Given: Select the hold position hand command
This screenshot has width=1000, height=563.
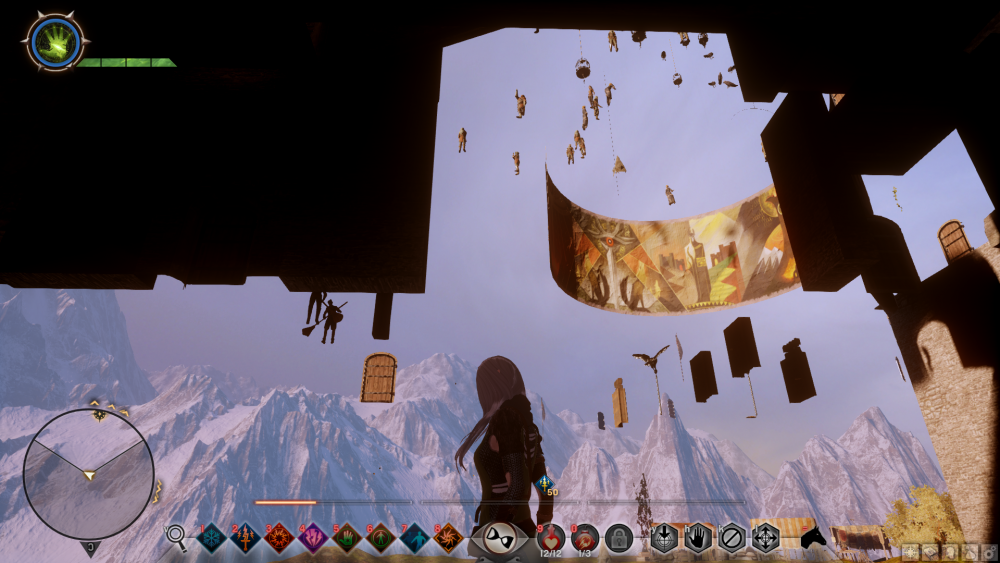Looking at the screenshot, I should (698, 538).
